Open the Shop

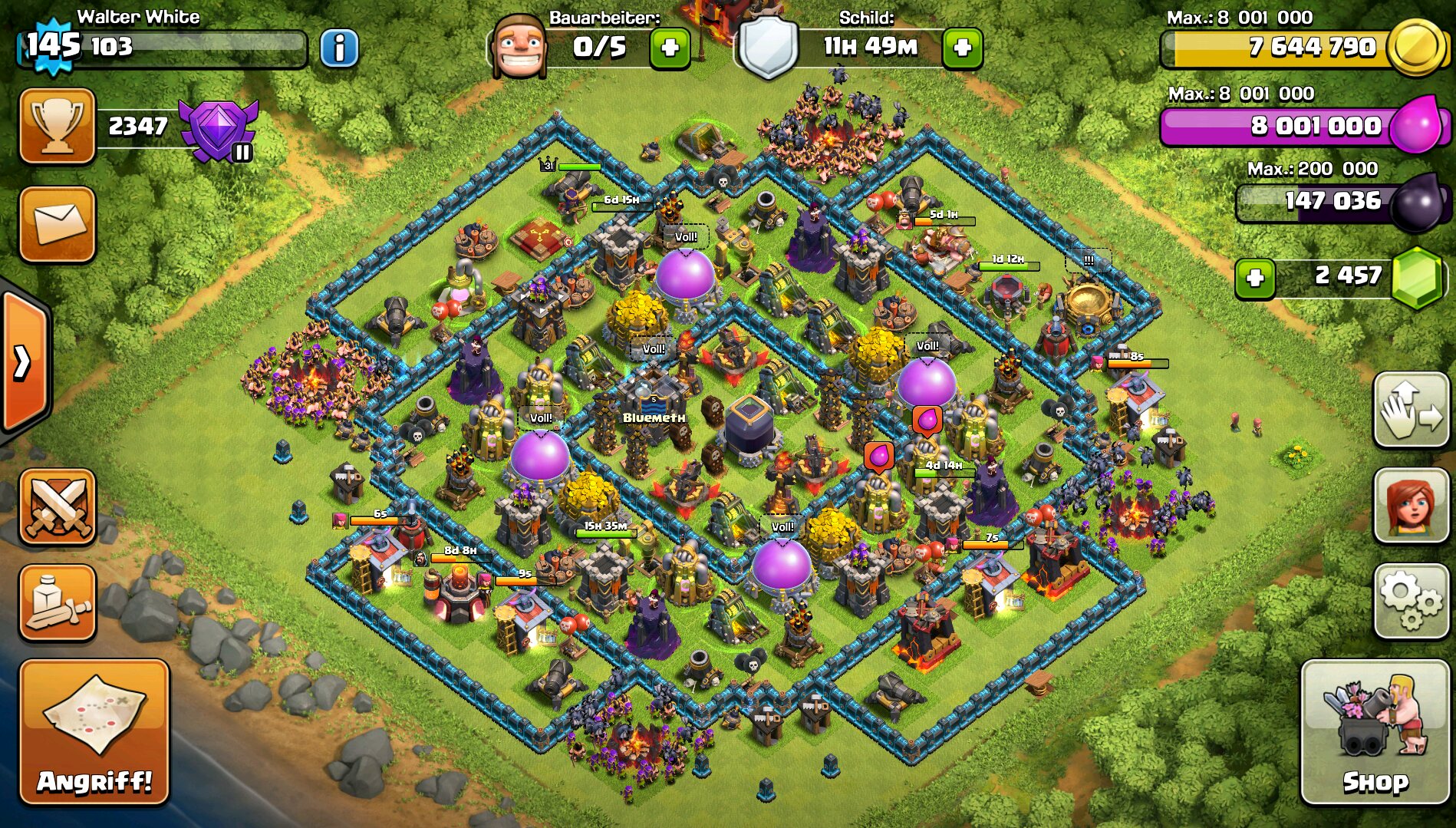pos(1375,732)
